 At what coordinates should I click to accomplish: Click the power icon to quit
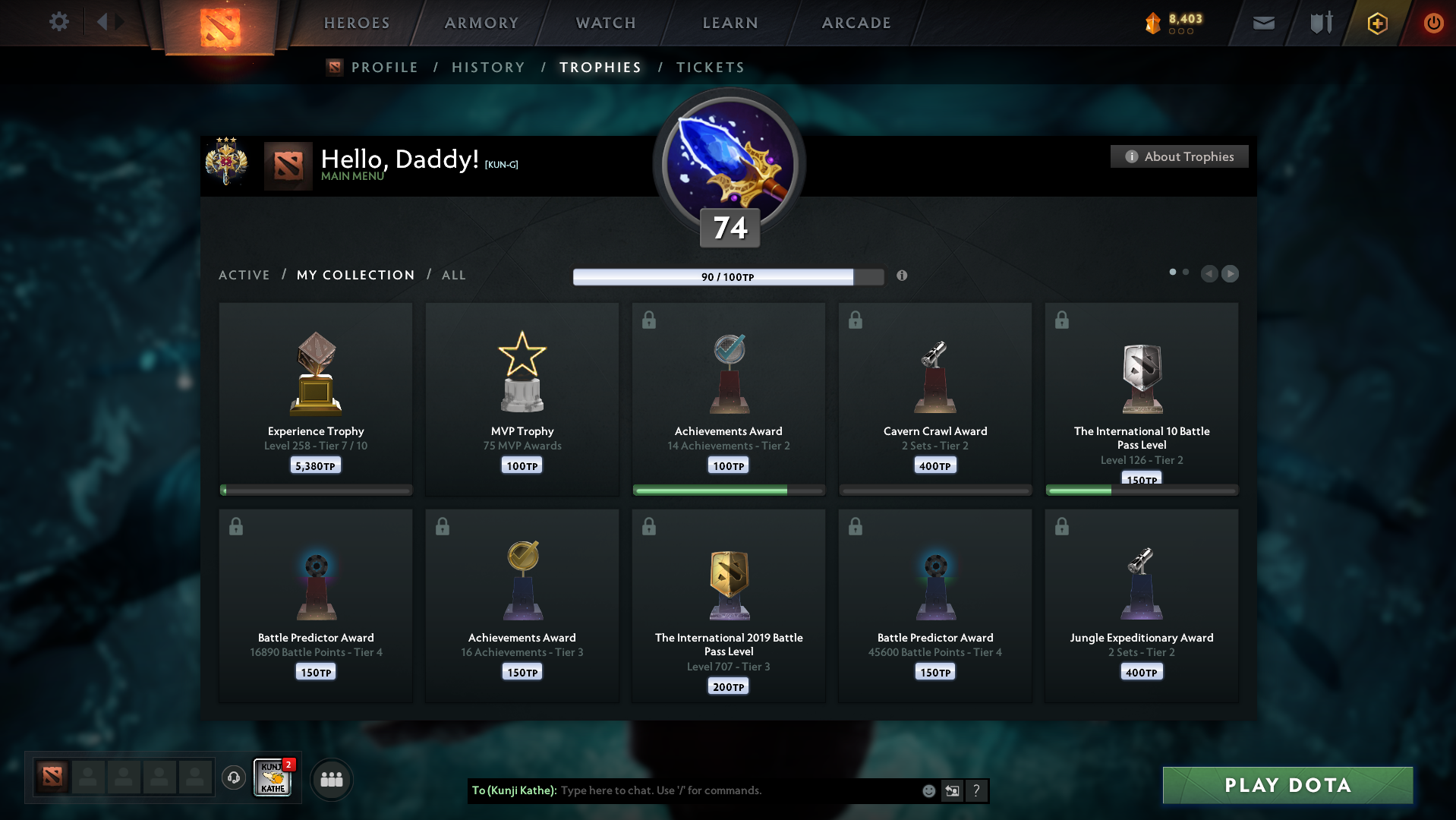point(1433,23)
